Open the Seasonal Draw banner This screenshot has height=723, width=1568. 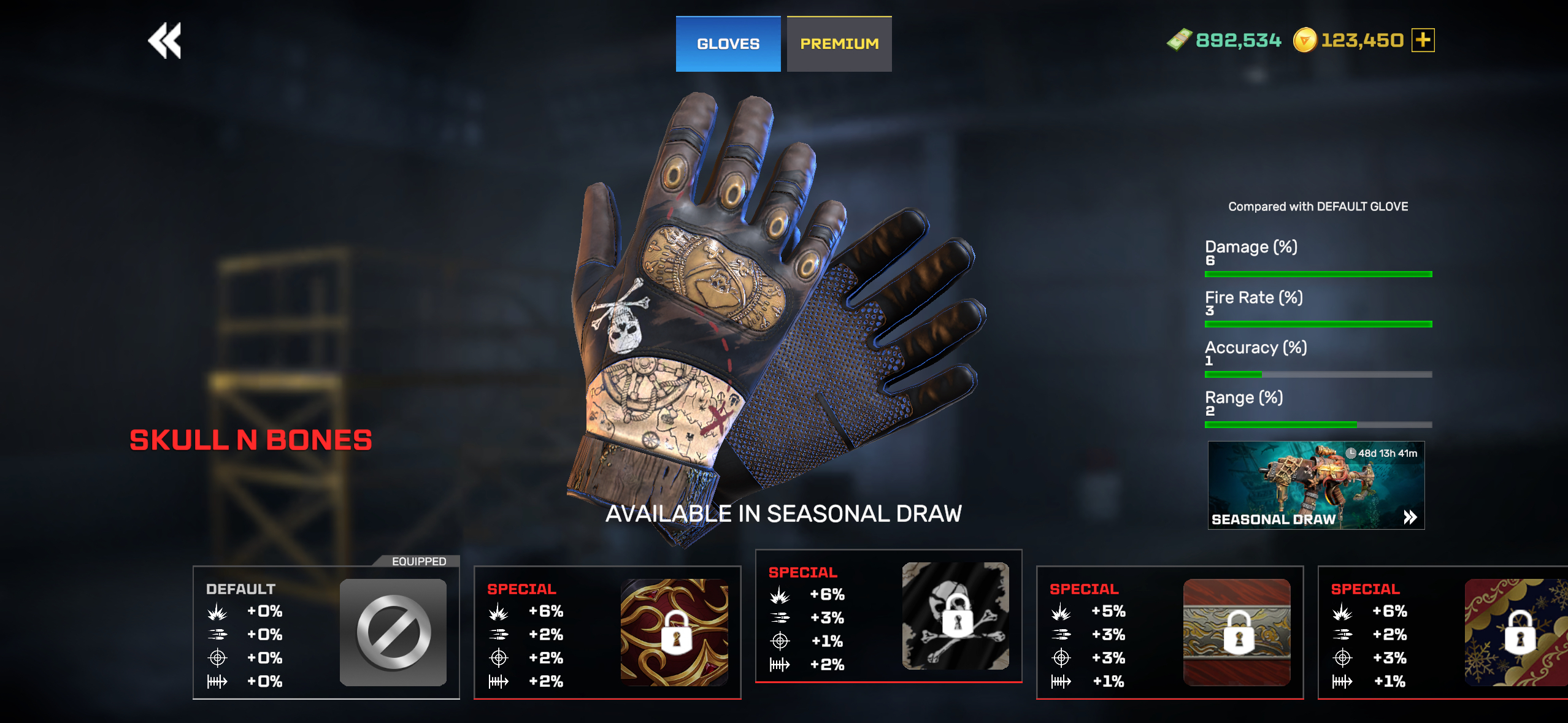(x=1316, y=485)
